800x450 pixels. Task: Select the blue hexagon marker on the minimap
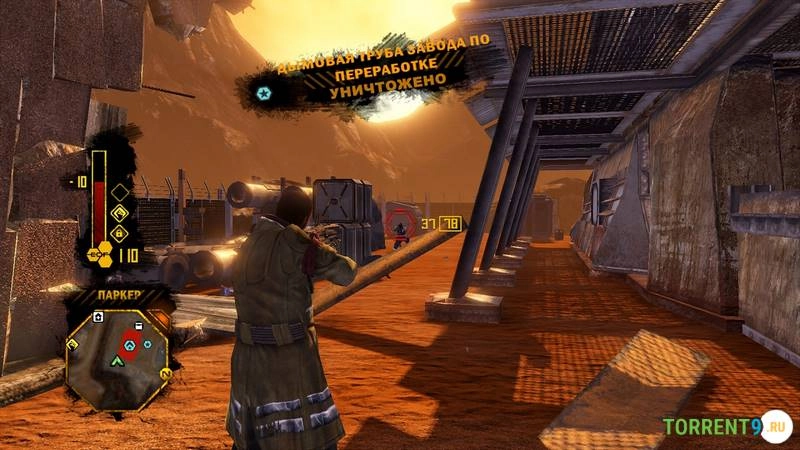point(147,344)
